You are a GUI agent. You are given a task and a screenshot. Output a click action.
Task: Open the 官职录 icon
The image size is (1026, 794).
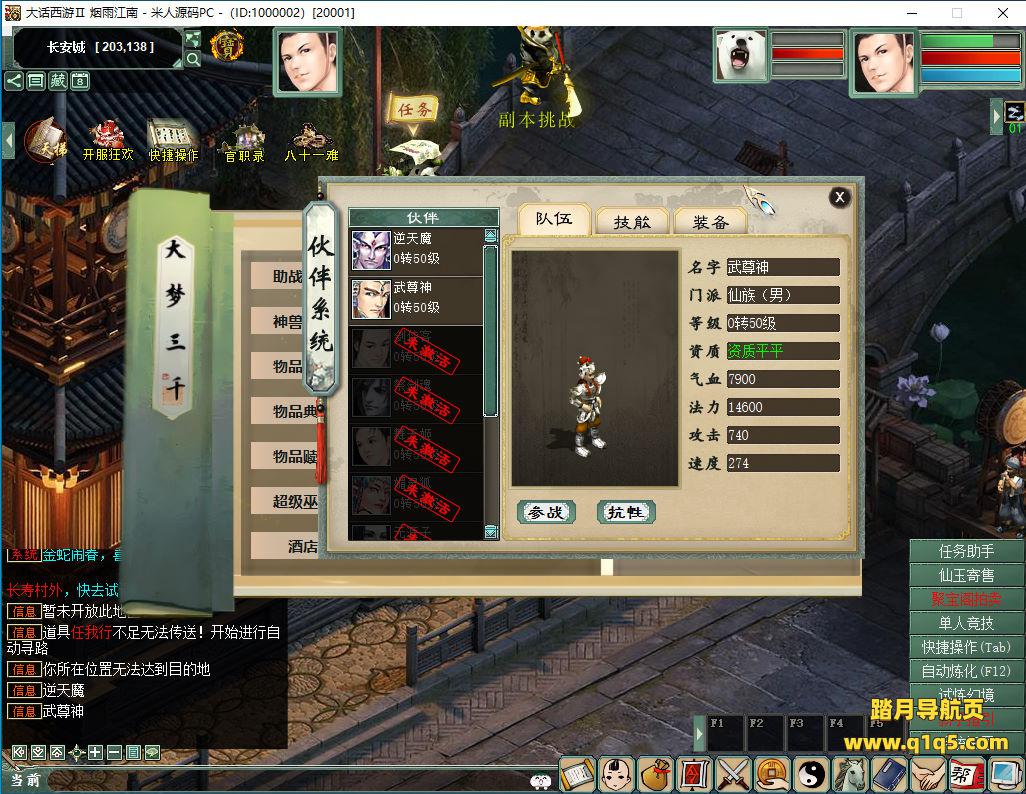tap(244, 142)
